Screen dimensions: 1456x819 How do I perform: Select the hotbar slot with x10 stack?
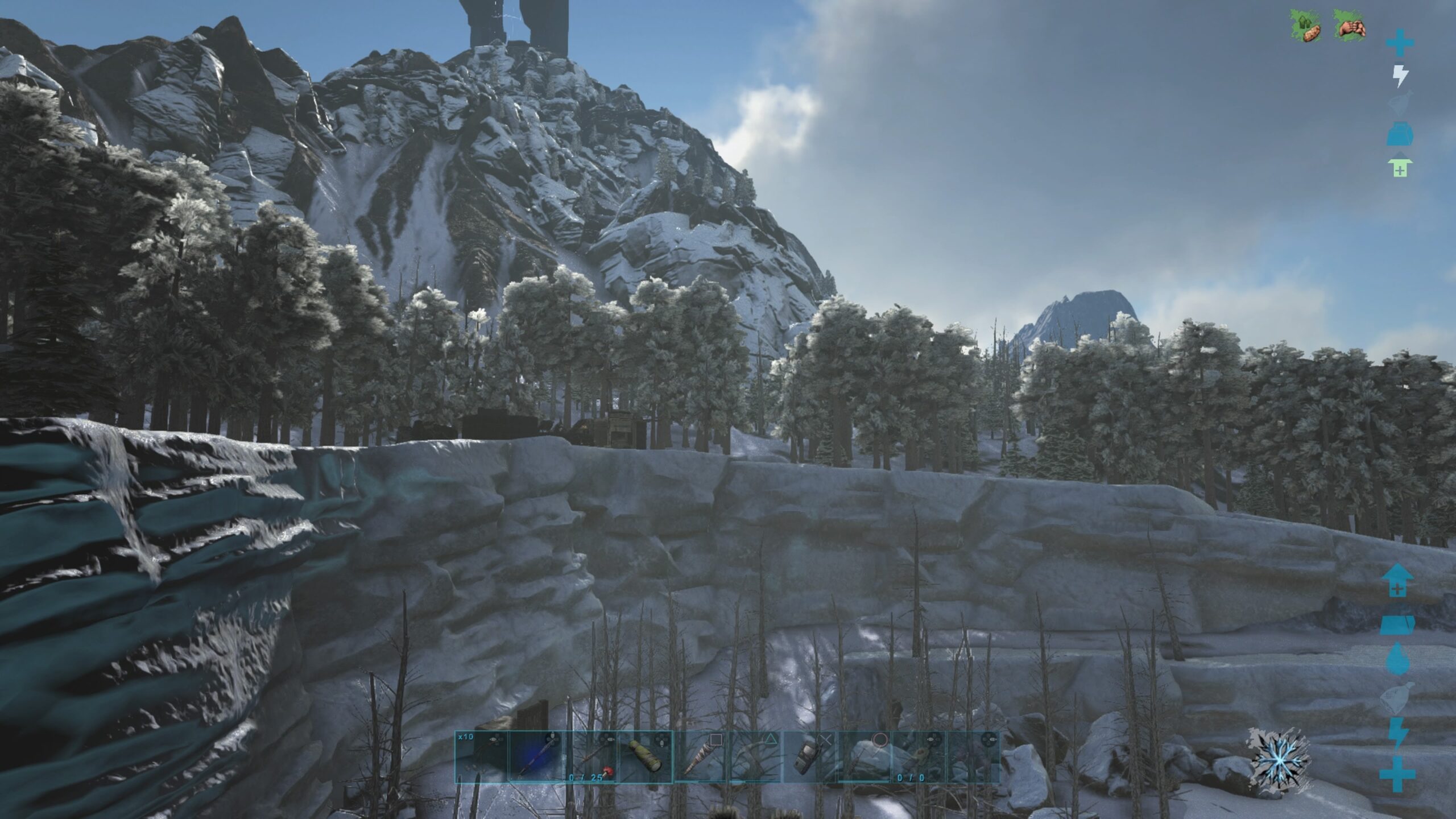481,757
